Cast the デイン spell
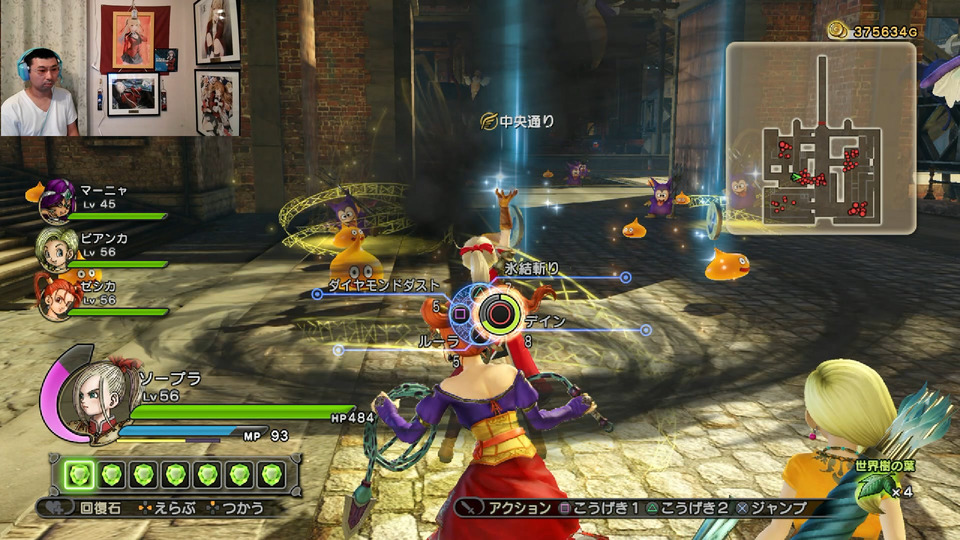The image size is (960, 540). pos(545,321)
